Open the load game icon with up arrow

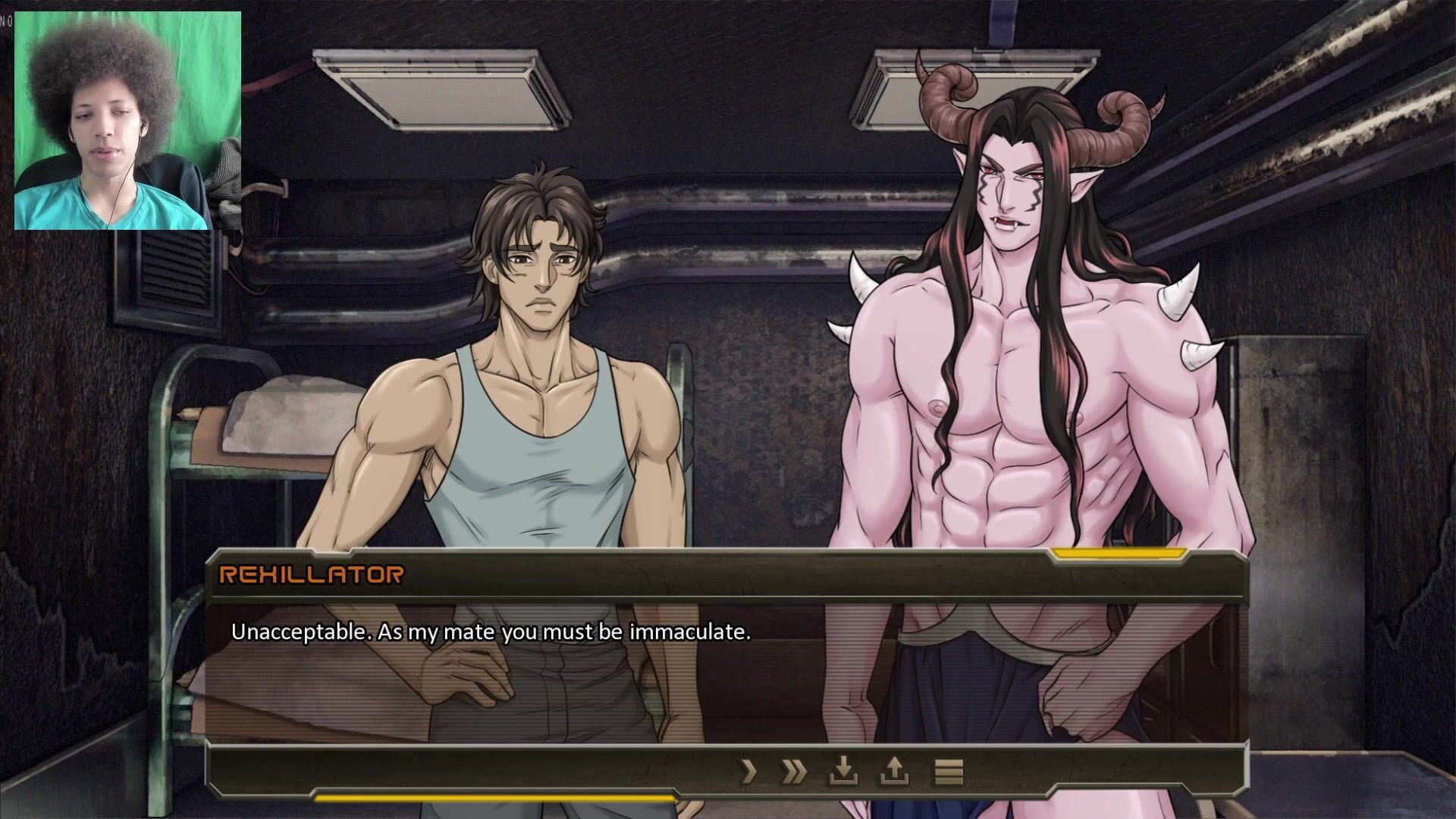pyautogui.click(x=894, y=772)
